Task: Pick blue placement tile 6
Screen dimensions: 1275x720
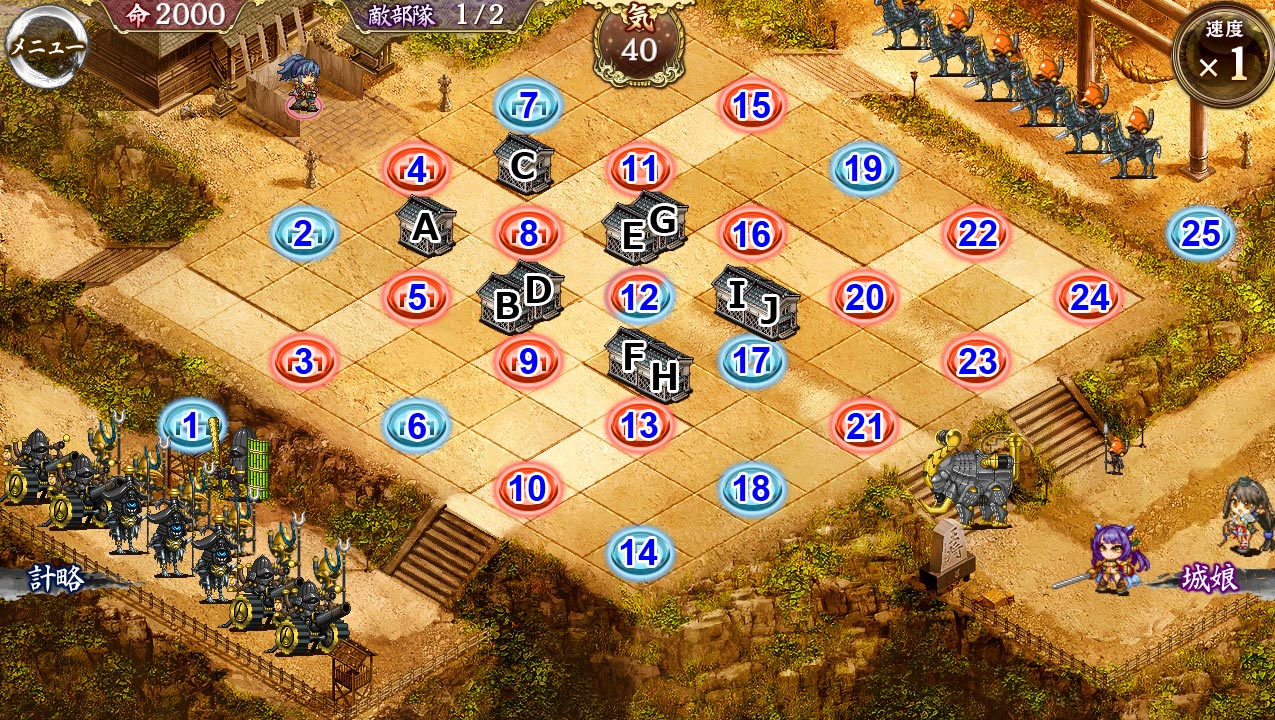Action: (417, 427)
